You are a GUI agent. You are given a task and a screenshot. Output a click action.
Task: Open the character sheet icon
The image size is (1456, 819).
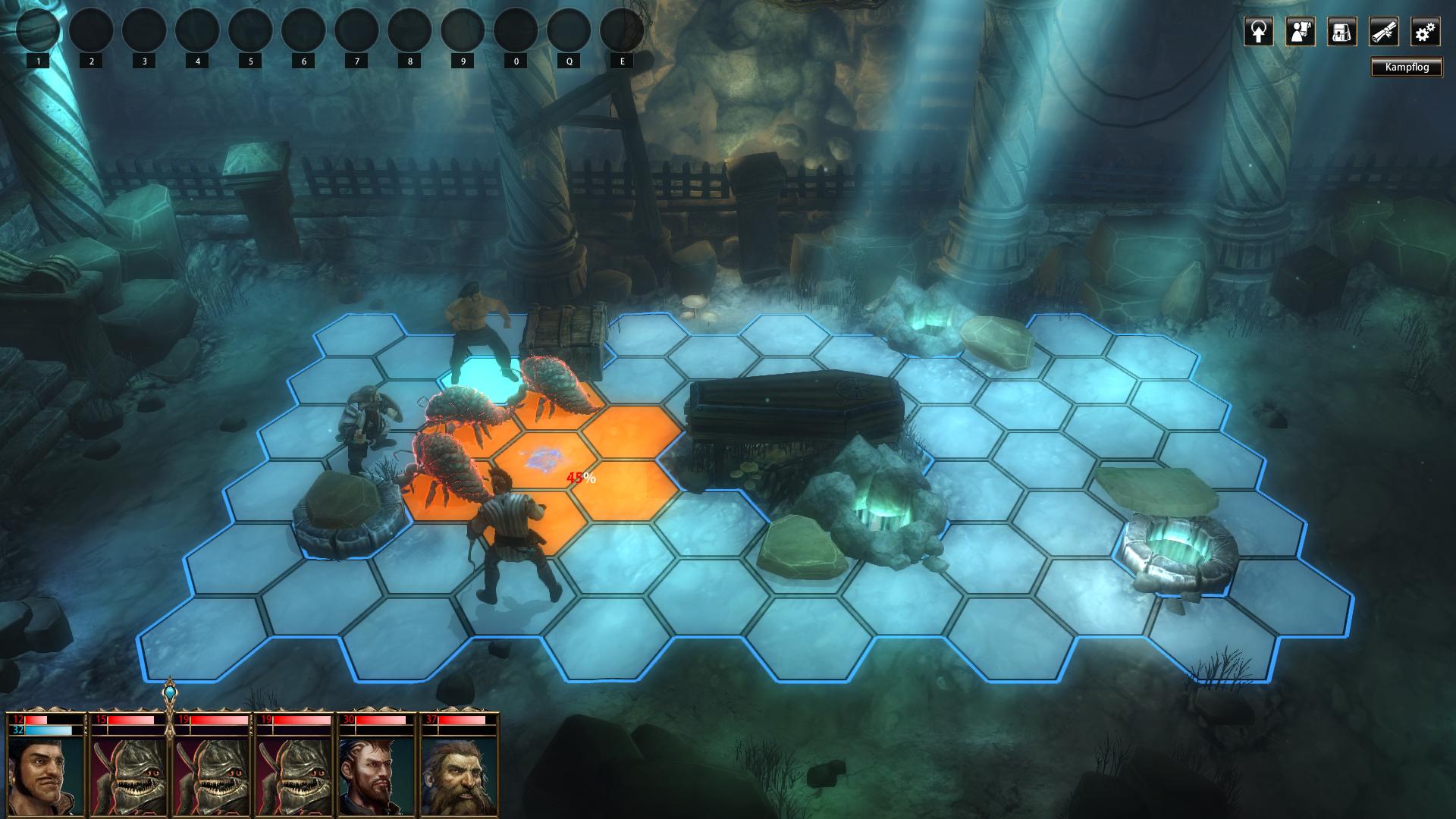(1300, 32)
